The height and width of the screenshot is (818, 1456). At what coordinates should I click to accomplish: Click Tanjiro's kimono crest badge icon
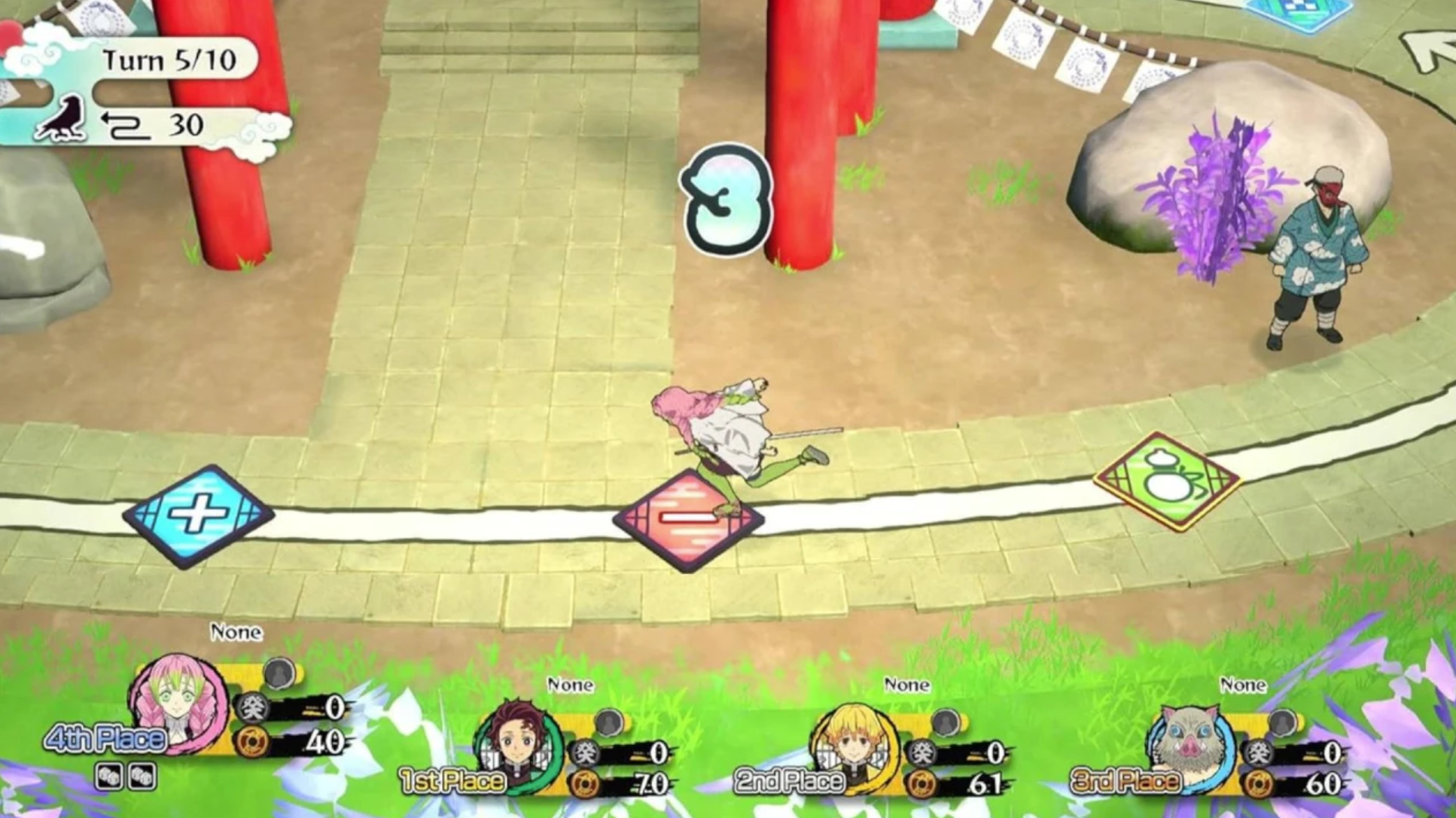(x=586, y=752)
